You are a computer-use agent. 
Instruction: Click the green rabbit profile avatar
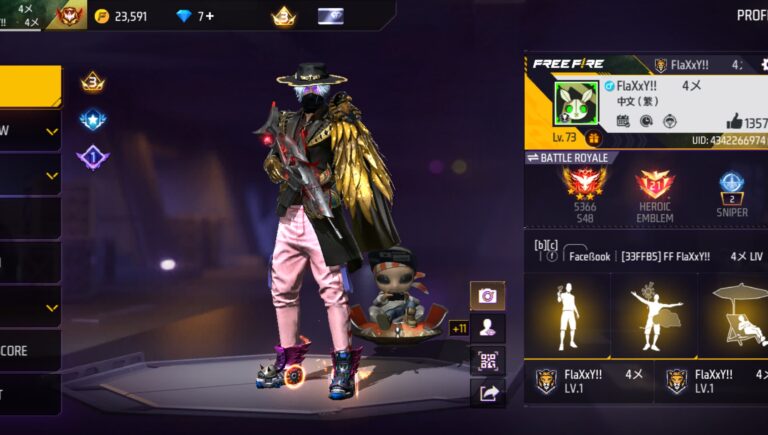[x=576, y=102]
